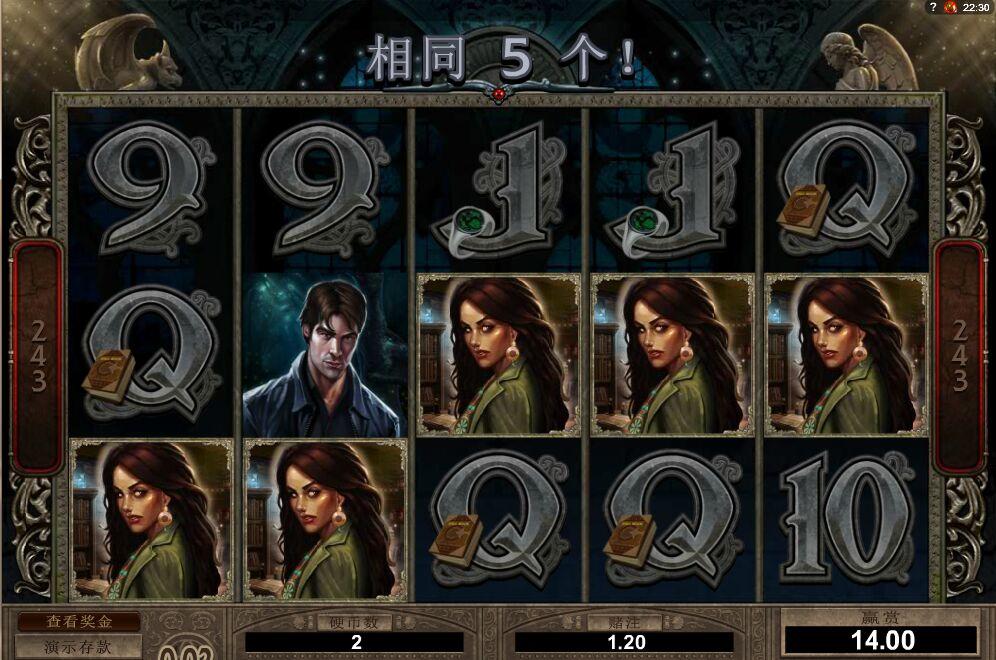Viewport: 996px width, 660px height.
Task: Click the red round icon beside the clock
Action: (951, 7)
